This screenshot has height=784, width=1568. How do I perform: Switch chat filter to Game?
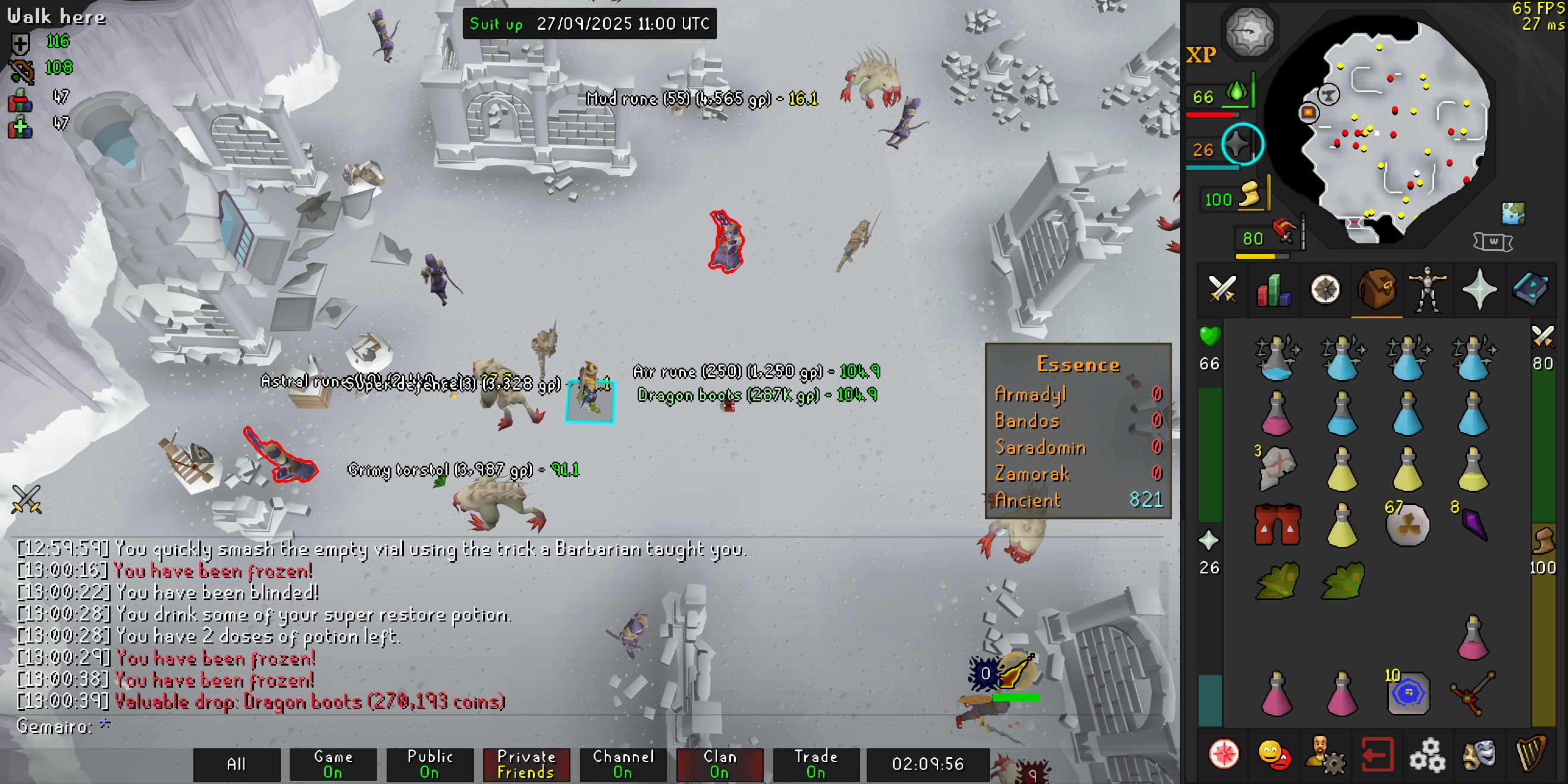tap(333, 764)
